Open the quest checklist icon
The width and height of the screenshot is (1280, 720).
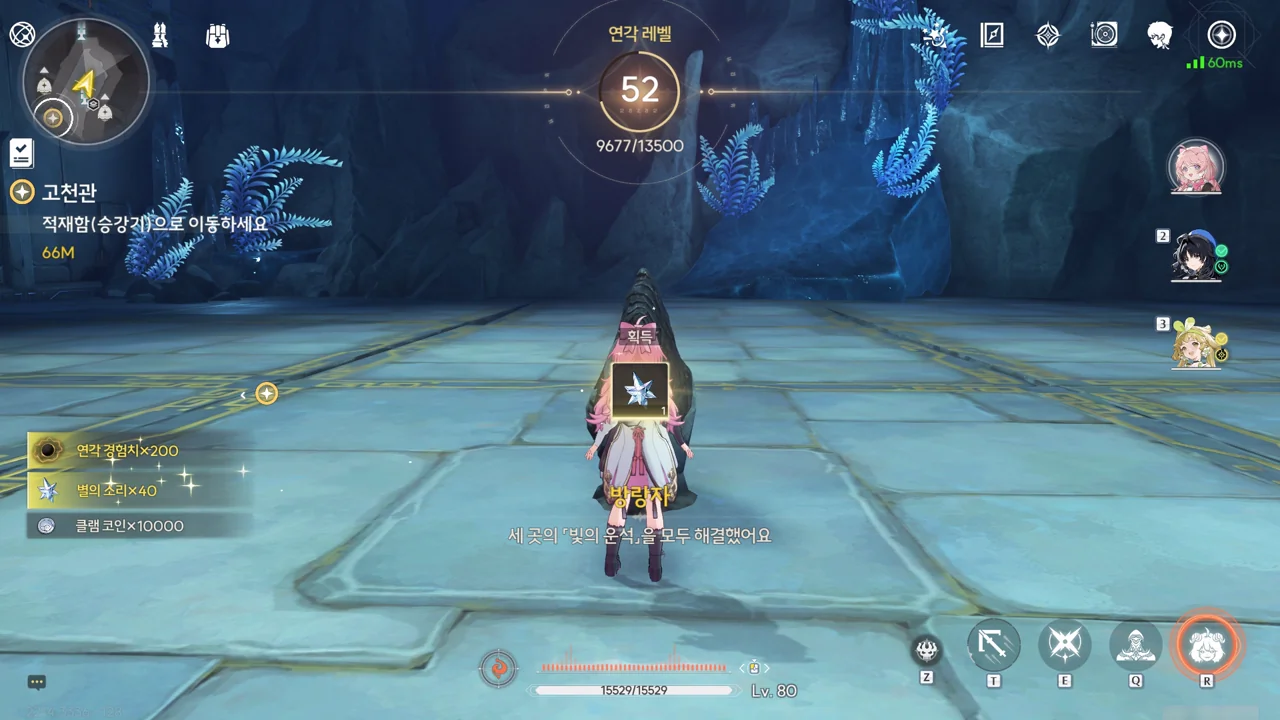coord(21,153)
